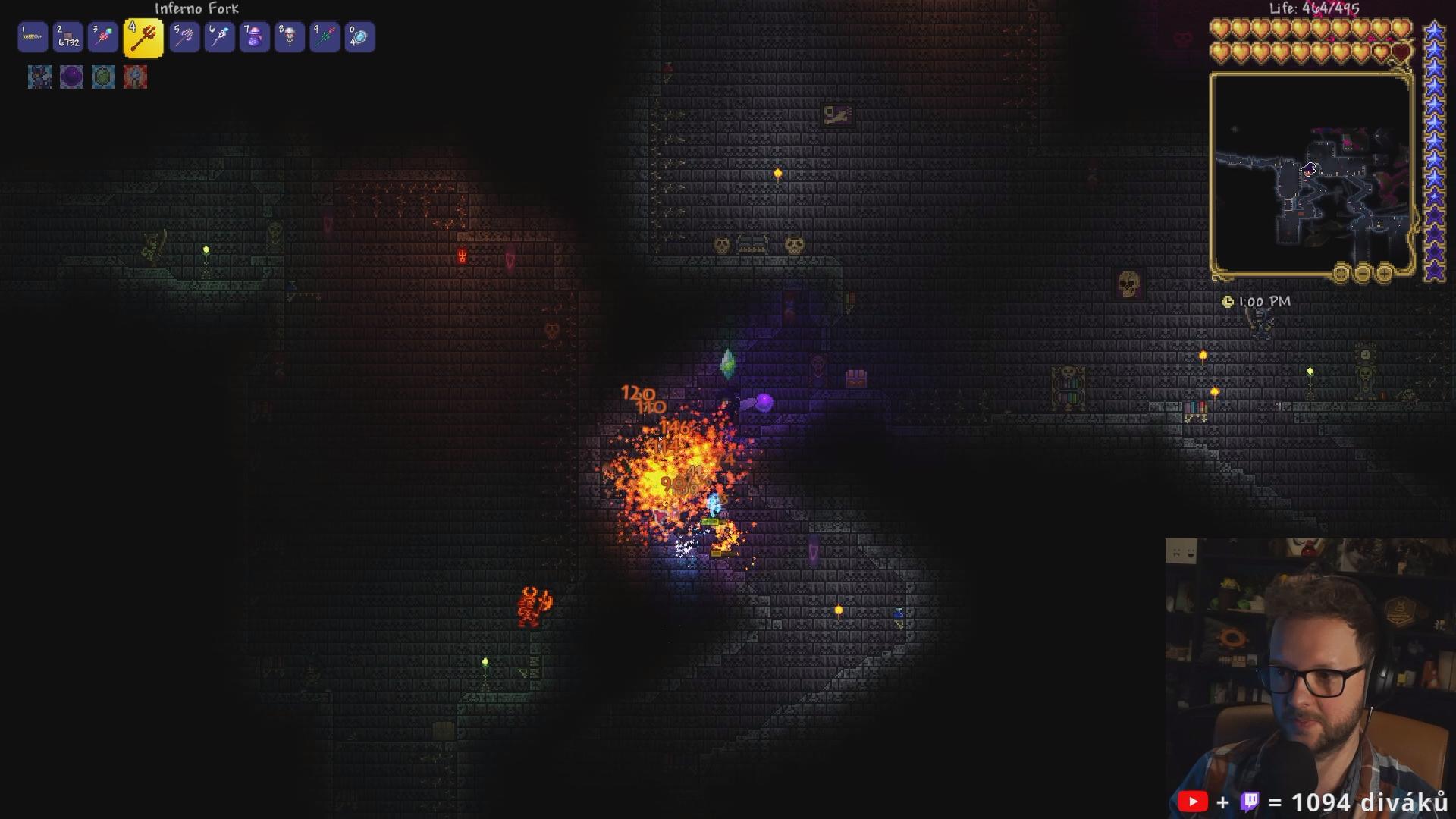Viewport: 1456px width, 819px height.
Task: Click the red-background buff icon
Action: (x=135, y=77)
